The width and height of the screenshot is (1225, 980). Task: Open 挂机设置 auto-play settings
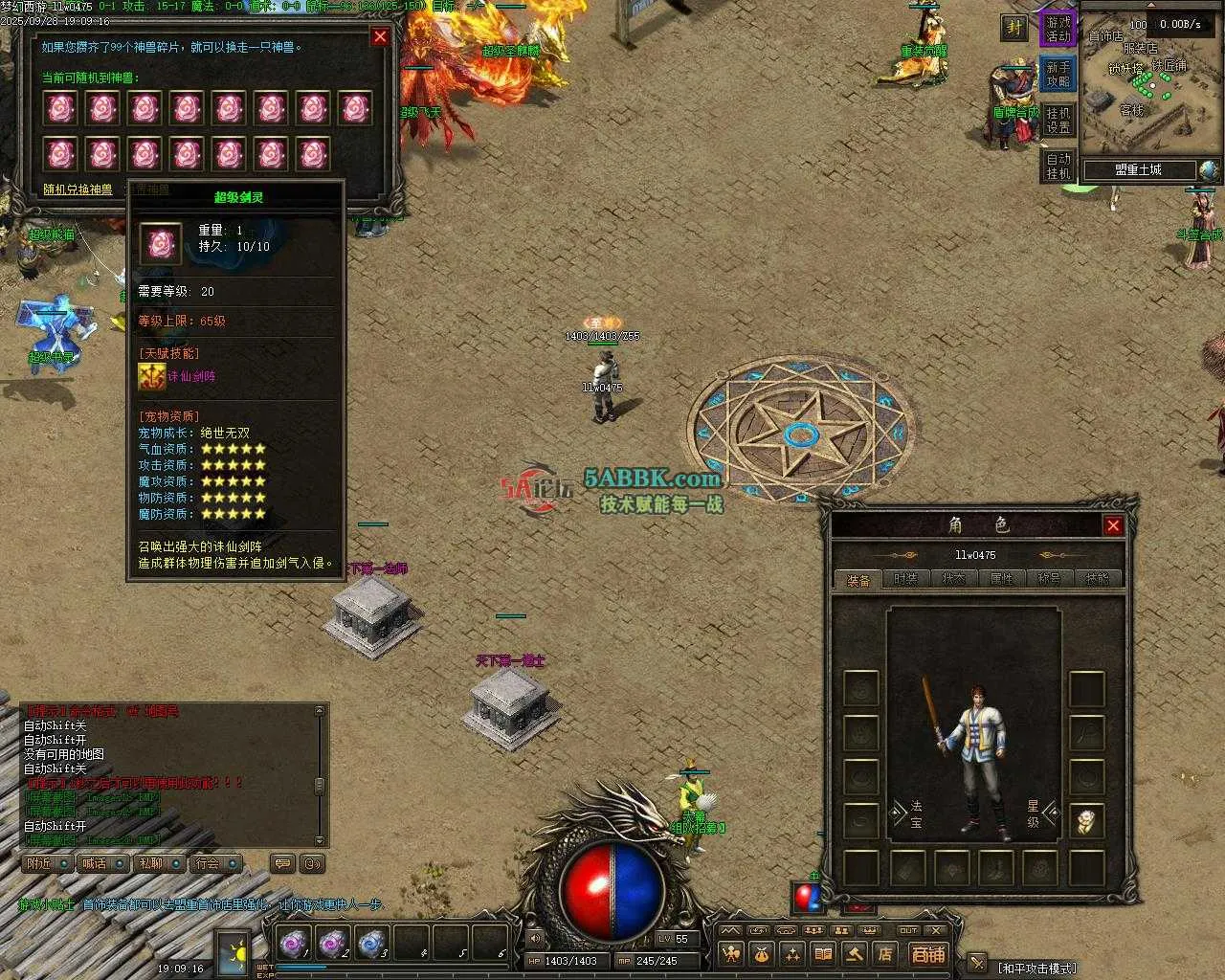[x=1058, y=120]
